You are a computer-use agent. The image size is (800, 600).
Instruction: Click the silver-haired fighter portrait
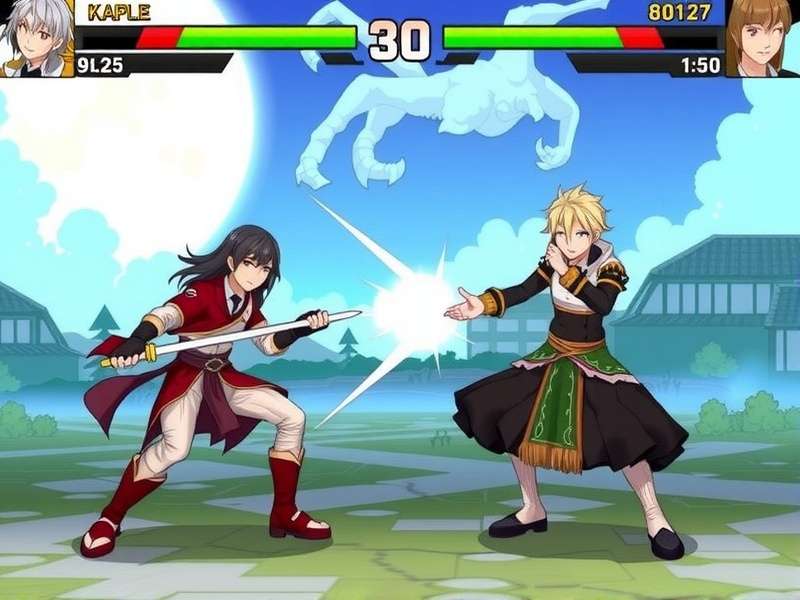tap(36, 37)
